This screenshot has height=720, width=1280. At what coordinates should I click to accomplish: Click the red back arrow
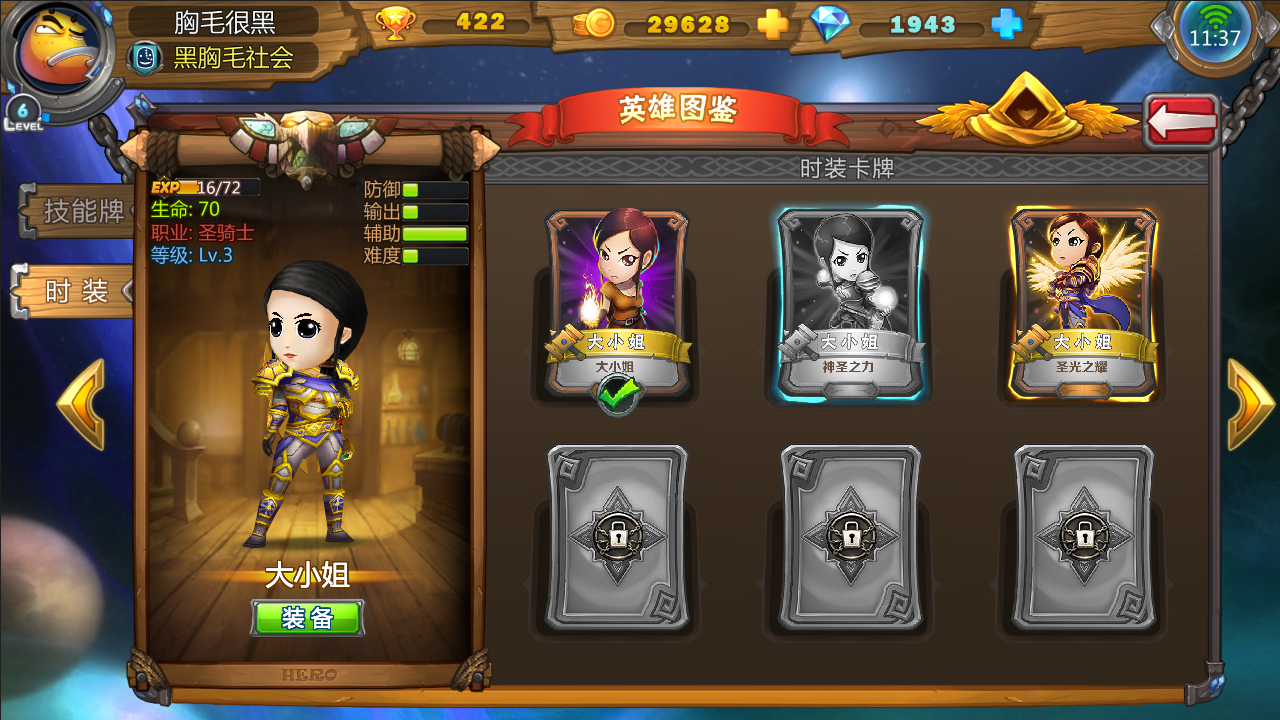(1183, 119)
